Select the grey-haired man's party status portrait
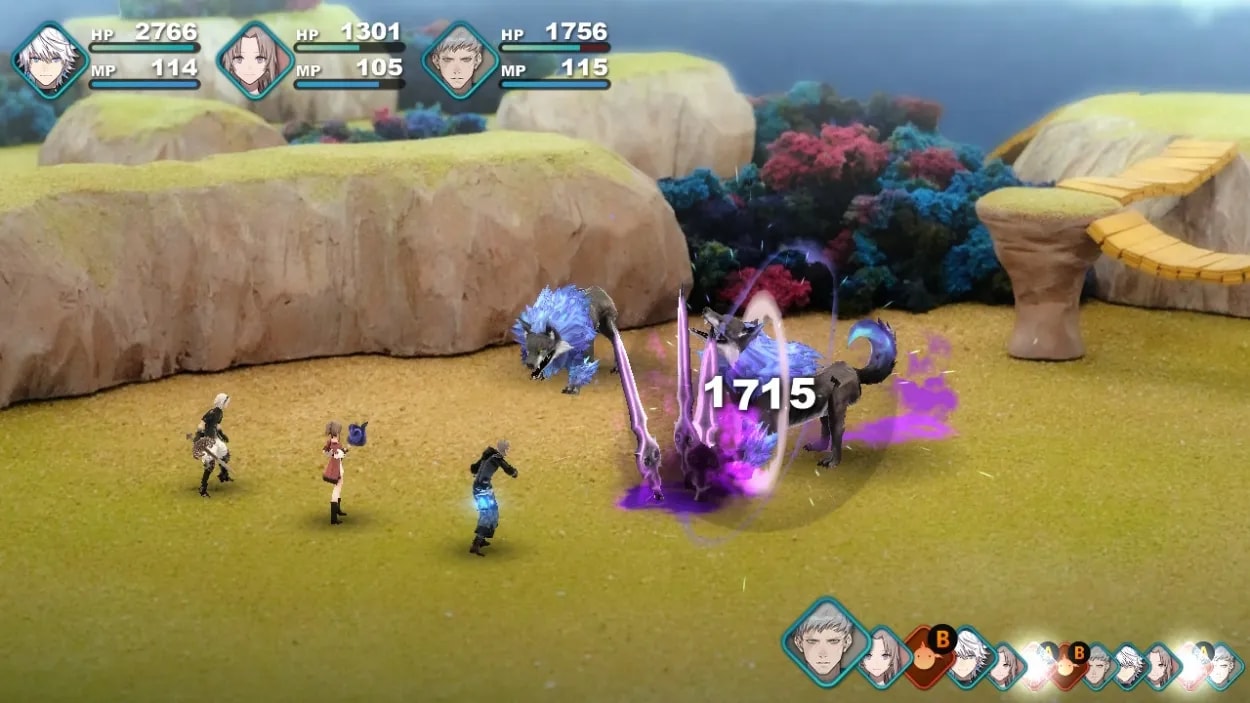The width and height of the screenshot is (1250, 703). pos(460,59)
